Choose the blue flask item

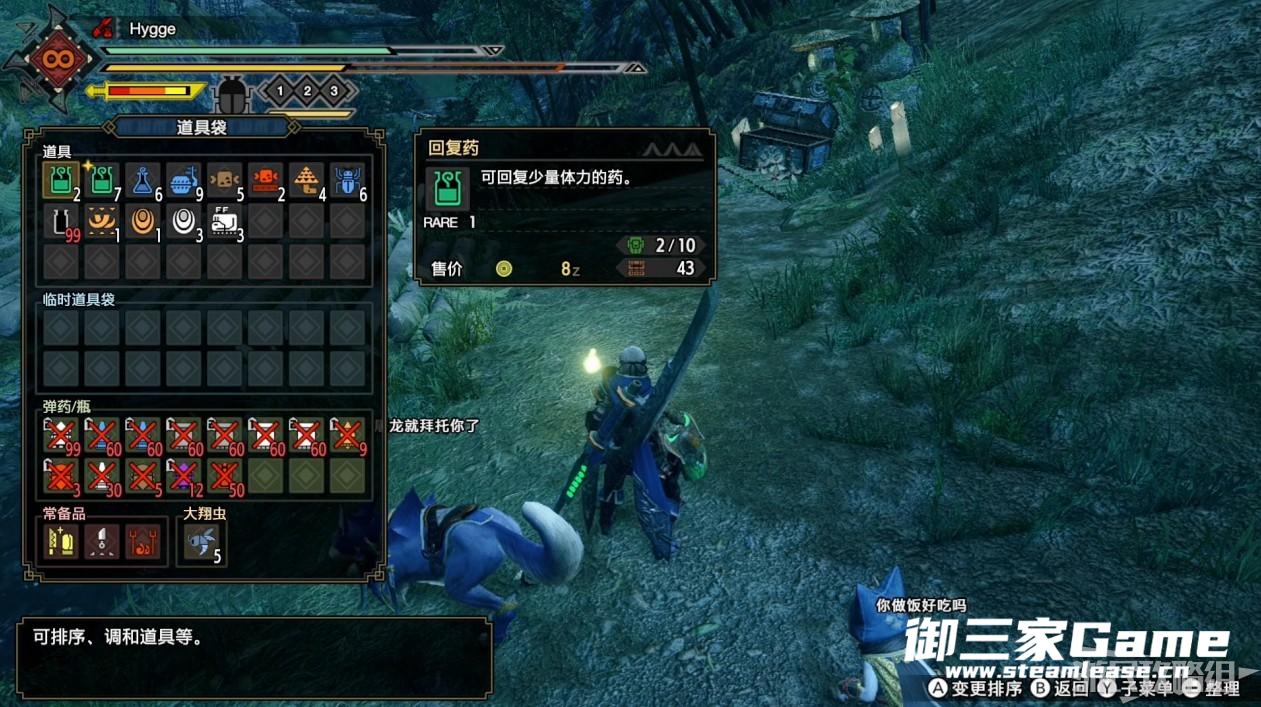tap(143, 181)
